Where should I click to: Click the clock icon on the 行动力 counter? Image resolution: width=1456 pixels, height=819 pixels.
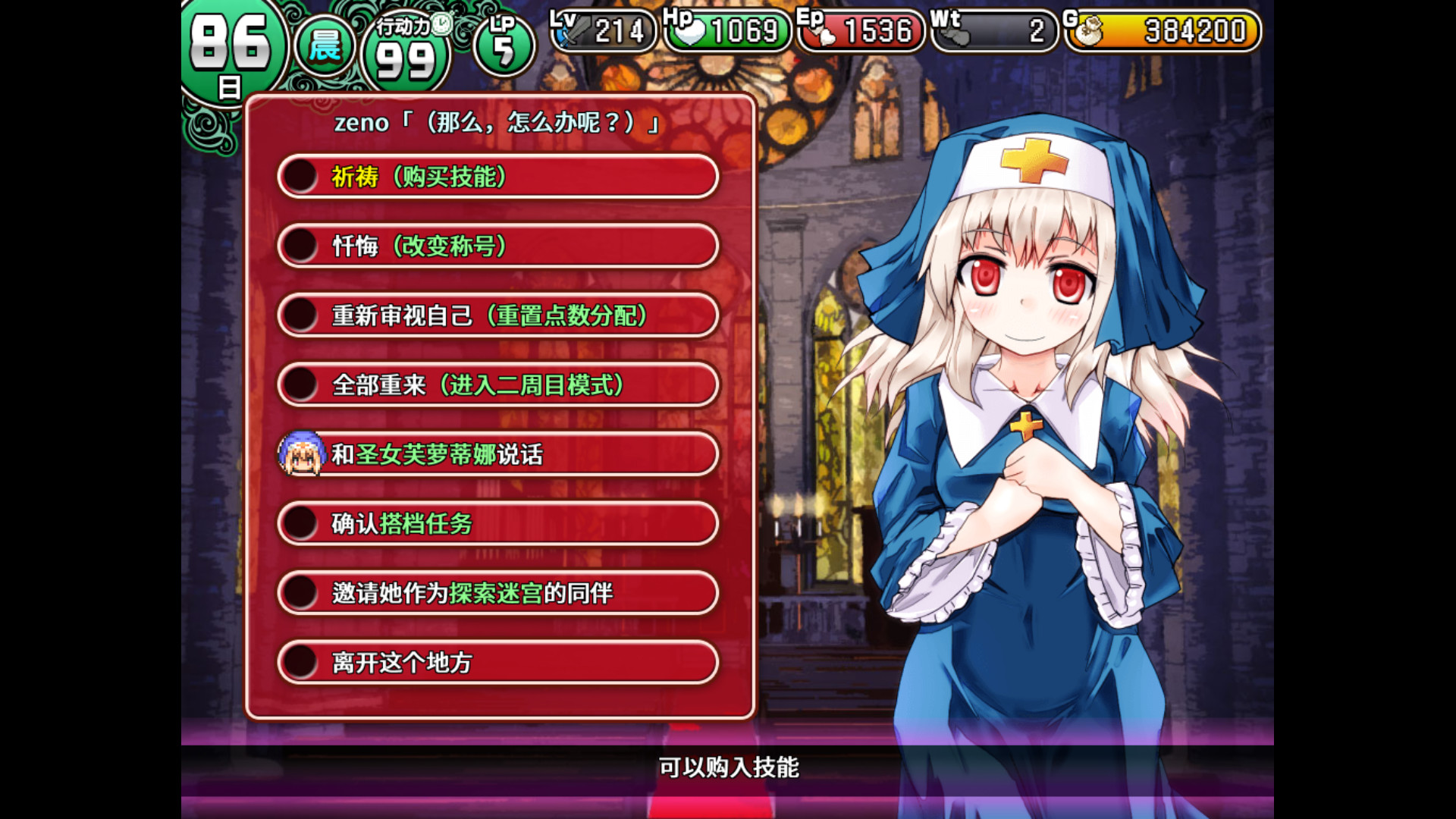coord(443,23)
